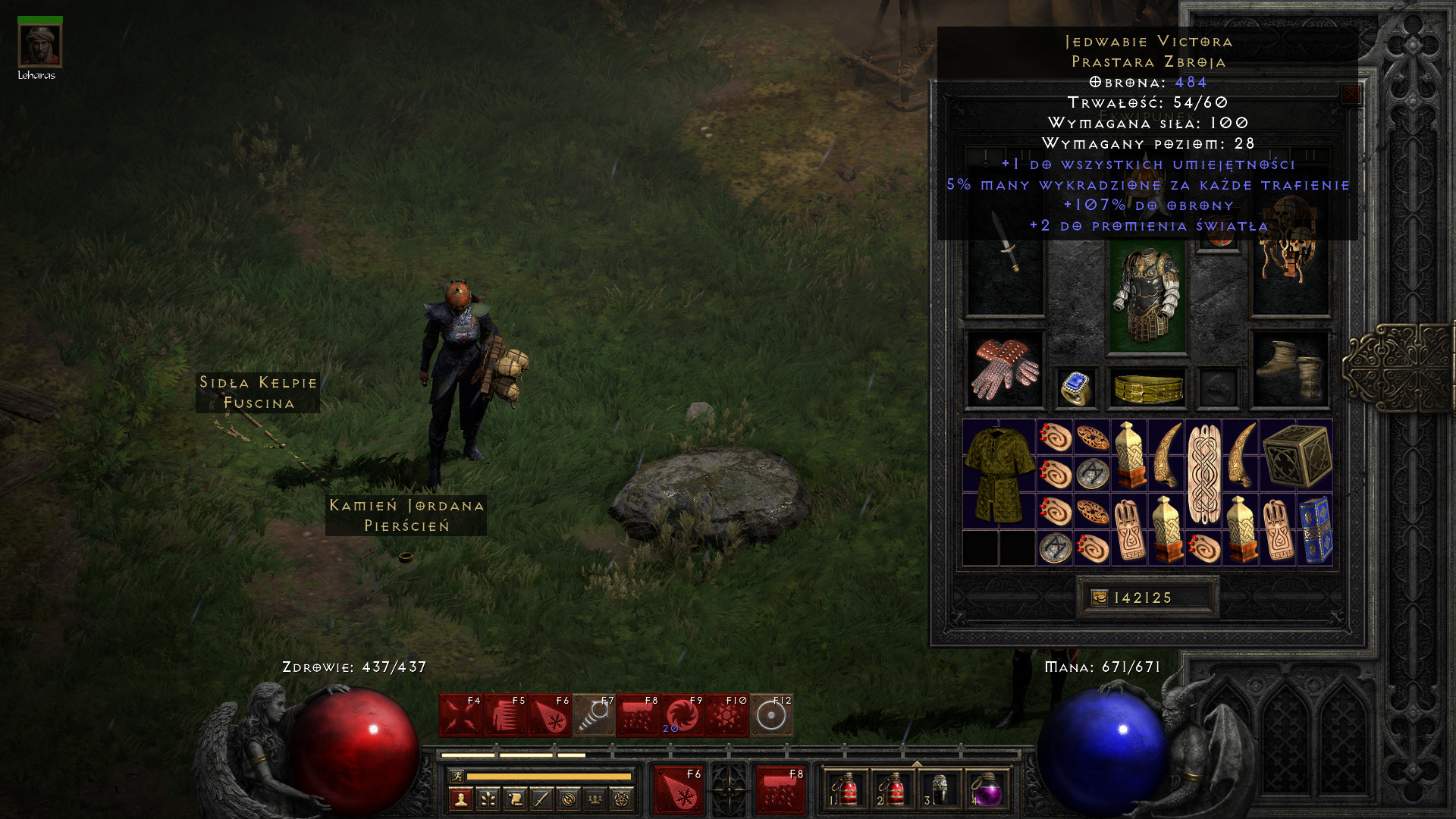
Task: Pick up the quilted armor in inventory
Action: pyautogui.click(x=999, y=474)
